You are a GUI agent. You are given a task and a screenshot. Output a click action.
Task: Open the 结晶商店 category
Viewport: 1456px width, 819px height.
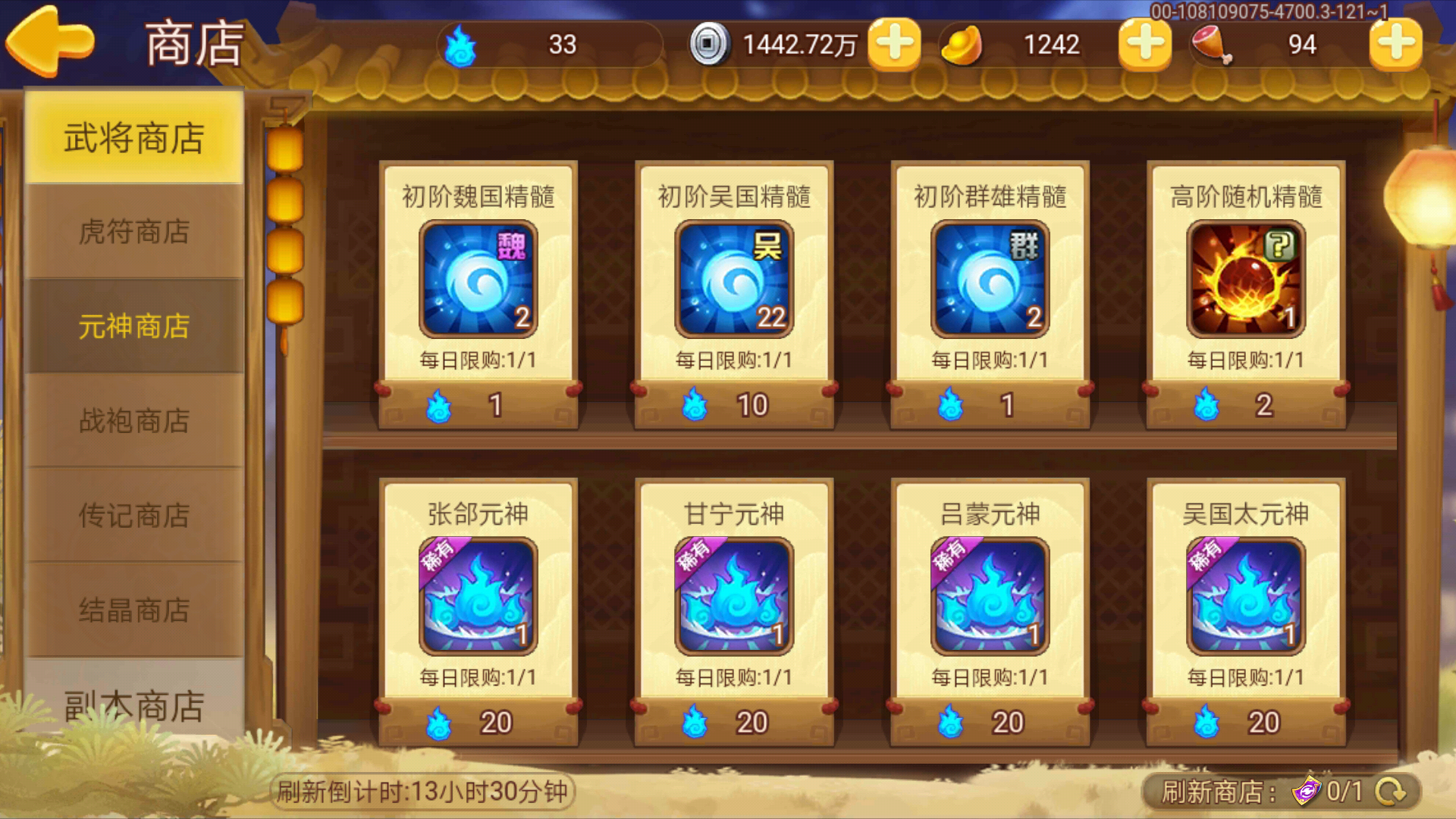[x=133, y=610]
